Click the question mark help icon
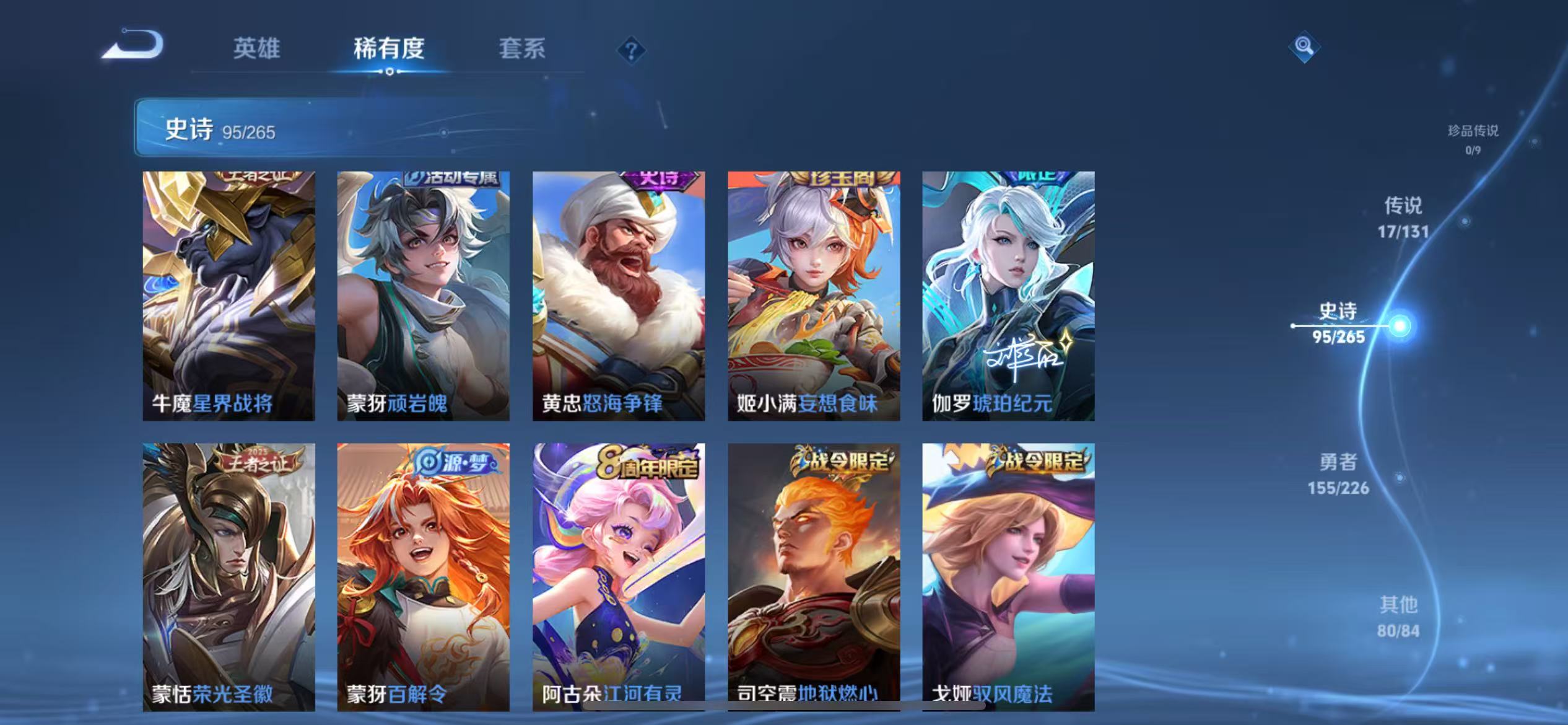This screenshot has height=725, width=1568. [x=630, y=51]
